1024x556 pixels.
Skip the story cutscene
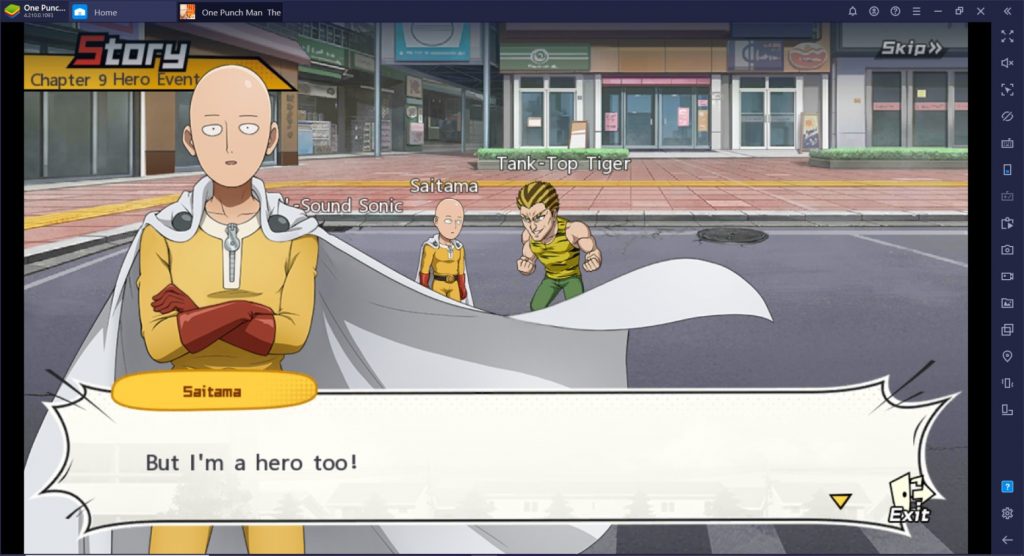pos(910,48)
